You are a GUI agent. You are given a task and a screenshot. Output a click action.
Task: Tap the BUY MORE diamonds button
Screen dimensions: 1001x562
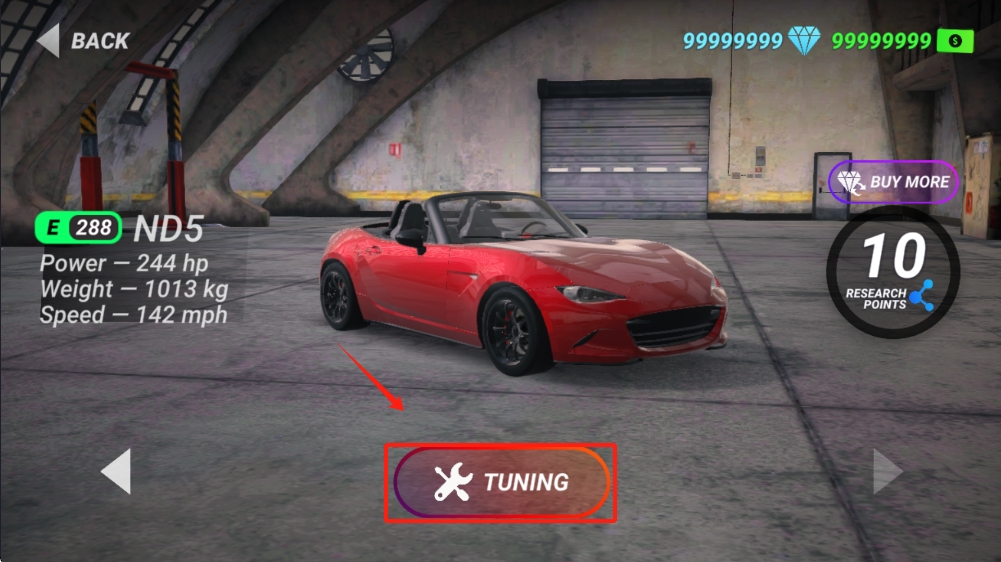pos(893,182)
